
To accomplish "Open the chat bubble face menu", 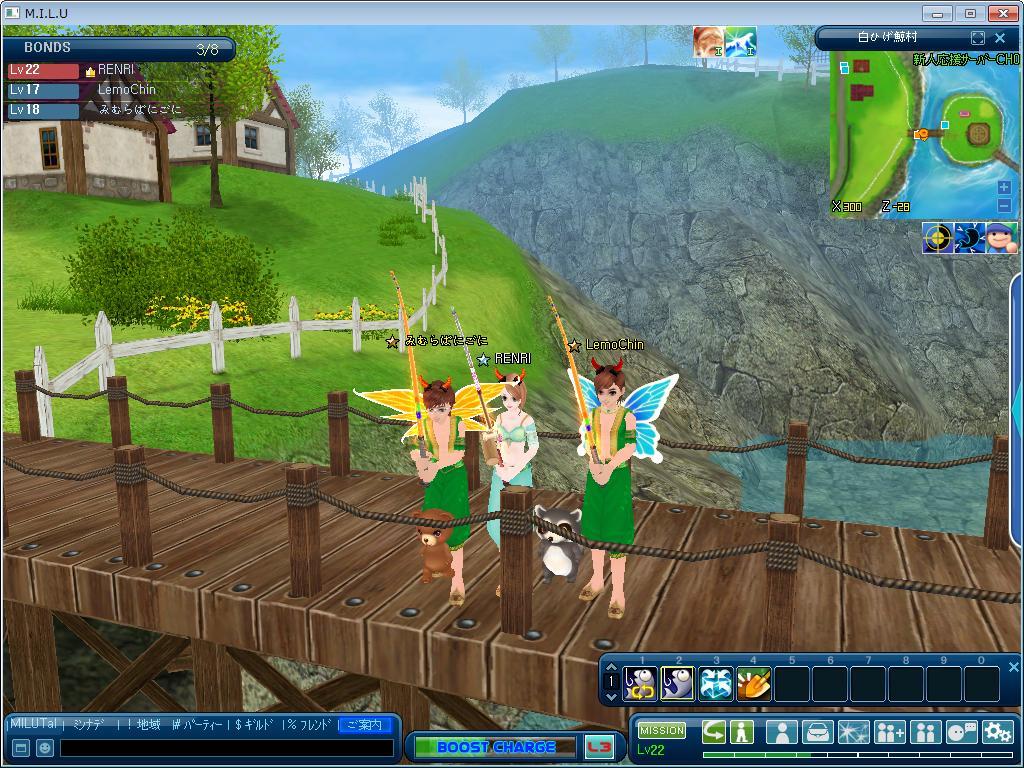I will 961,732.
